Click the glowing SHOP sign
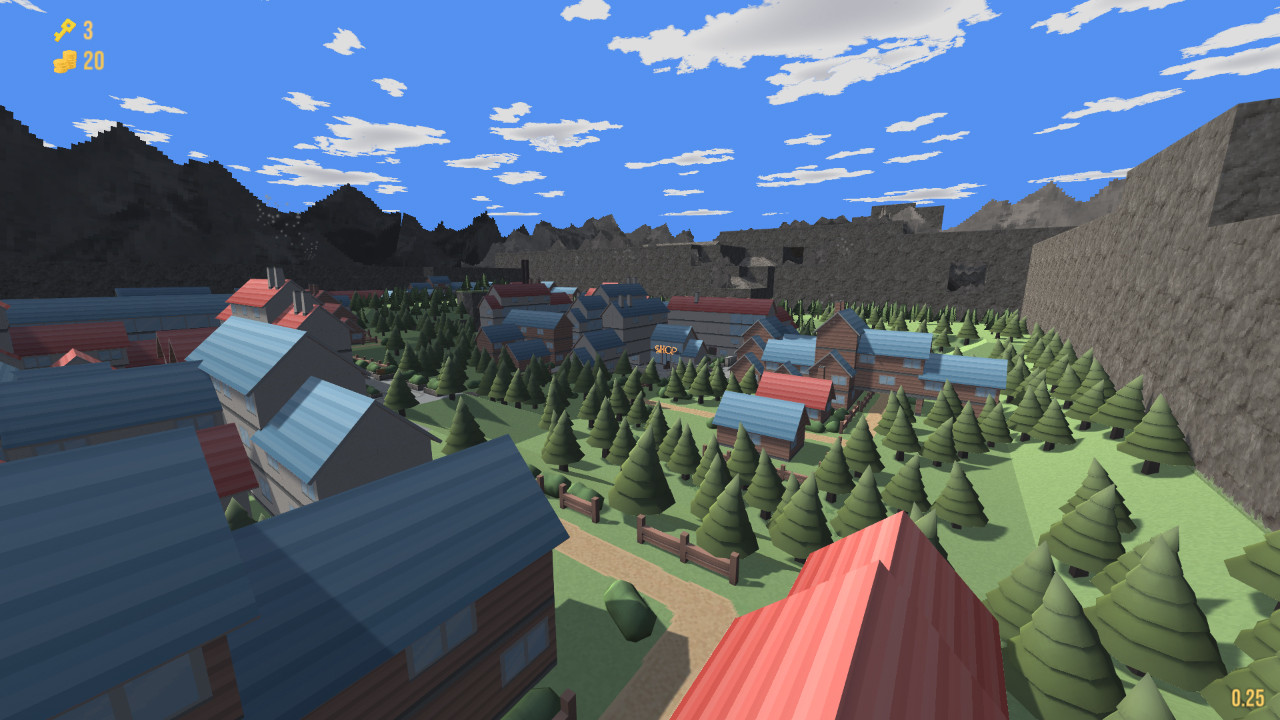1280x720 pixels. coord(668,347)
